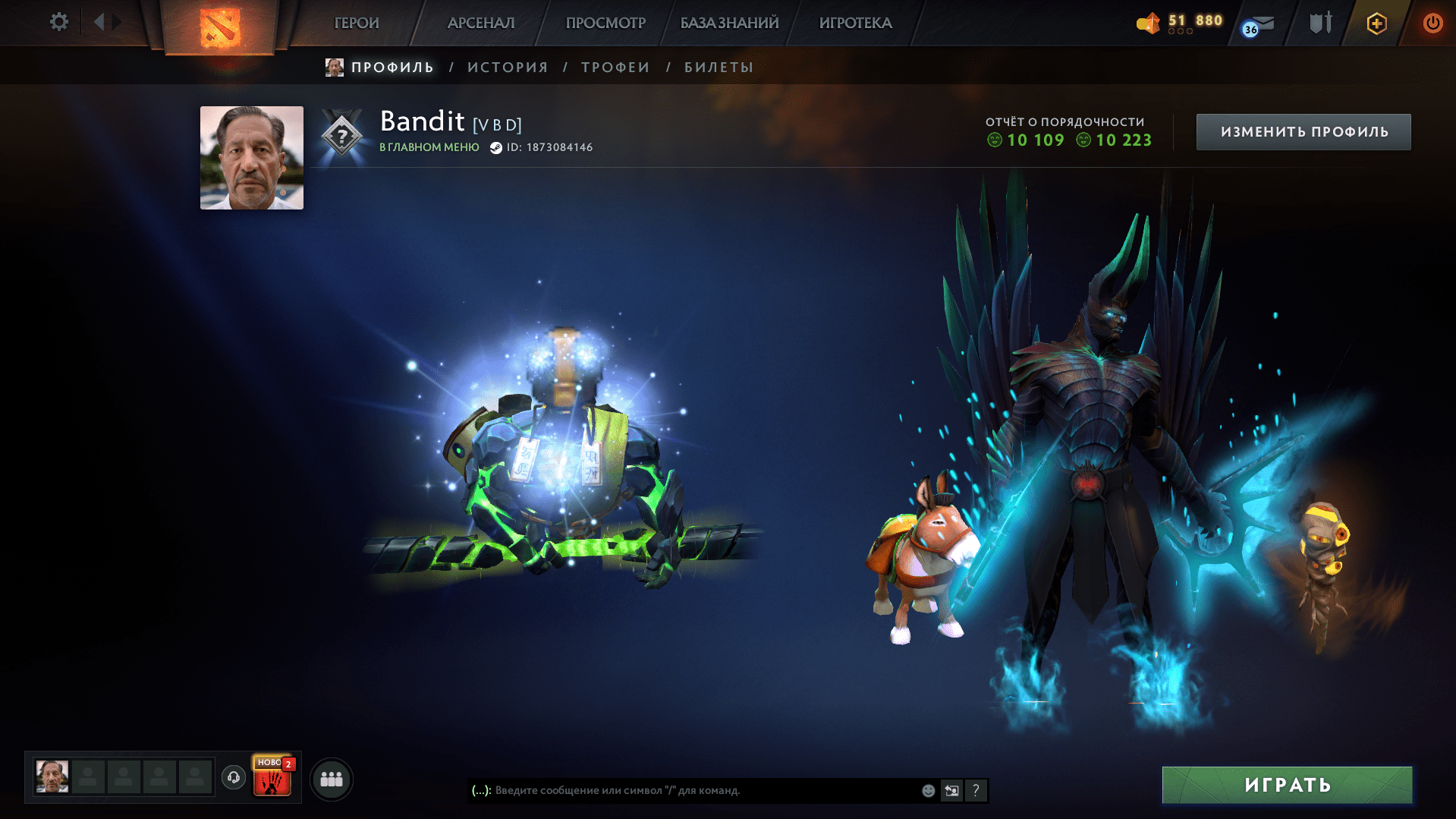1456x819 pixels.
Task: Click the Bandit profile avatar picture
Action: (251, 157)
